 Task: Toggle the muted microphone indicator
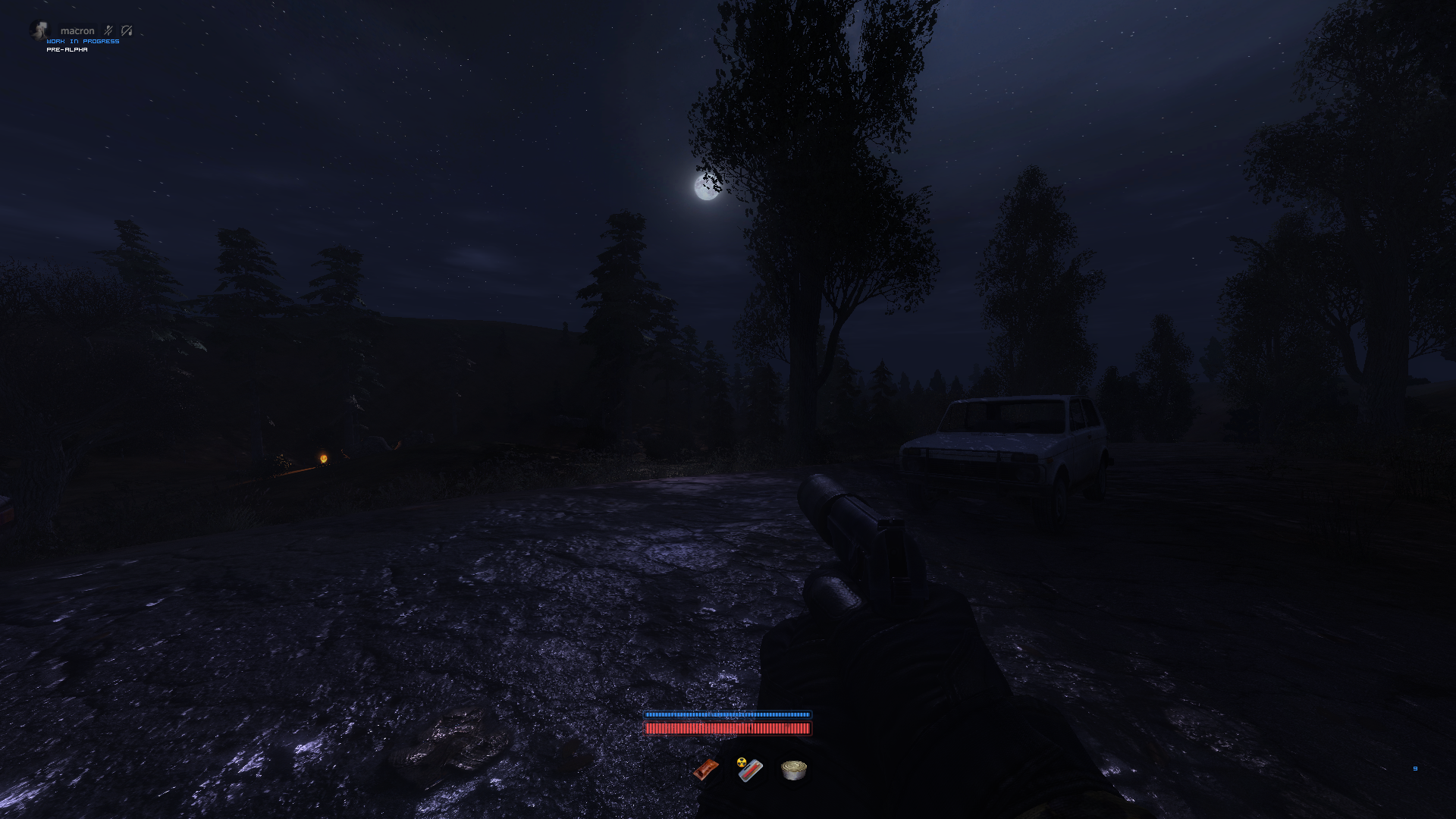coord(108,30)
